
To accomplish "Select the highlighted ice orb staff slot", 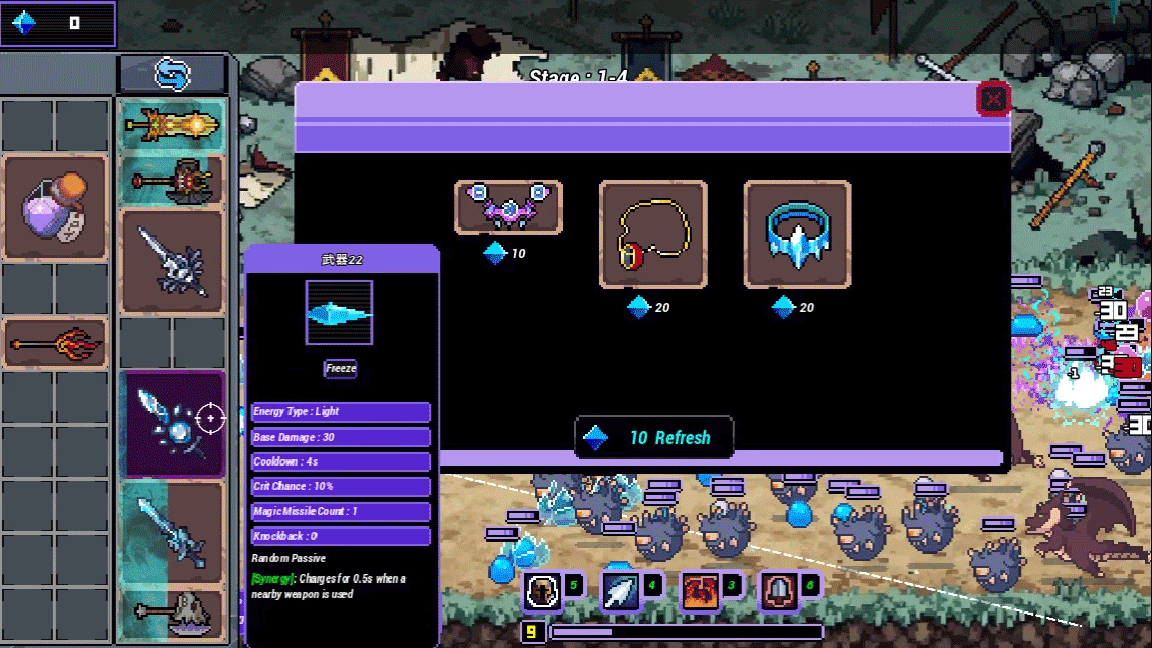I will click(x=172, y=424).
